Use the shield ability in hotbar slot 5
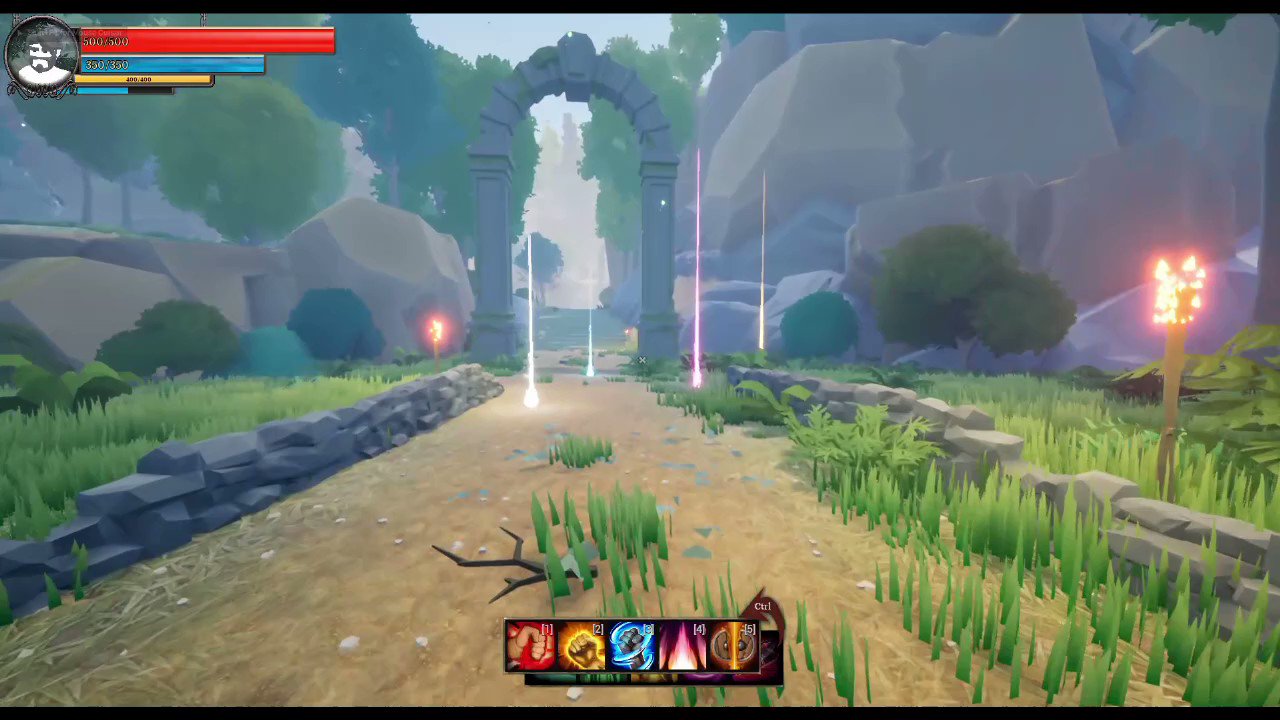 [x=733, y=645]
